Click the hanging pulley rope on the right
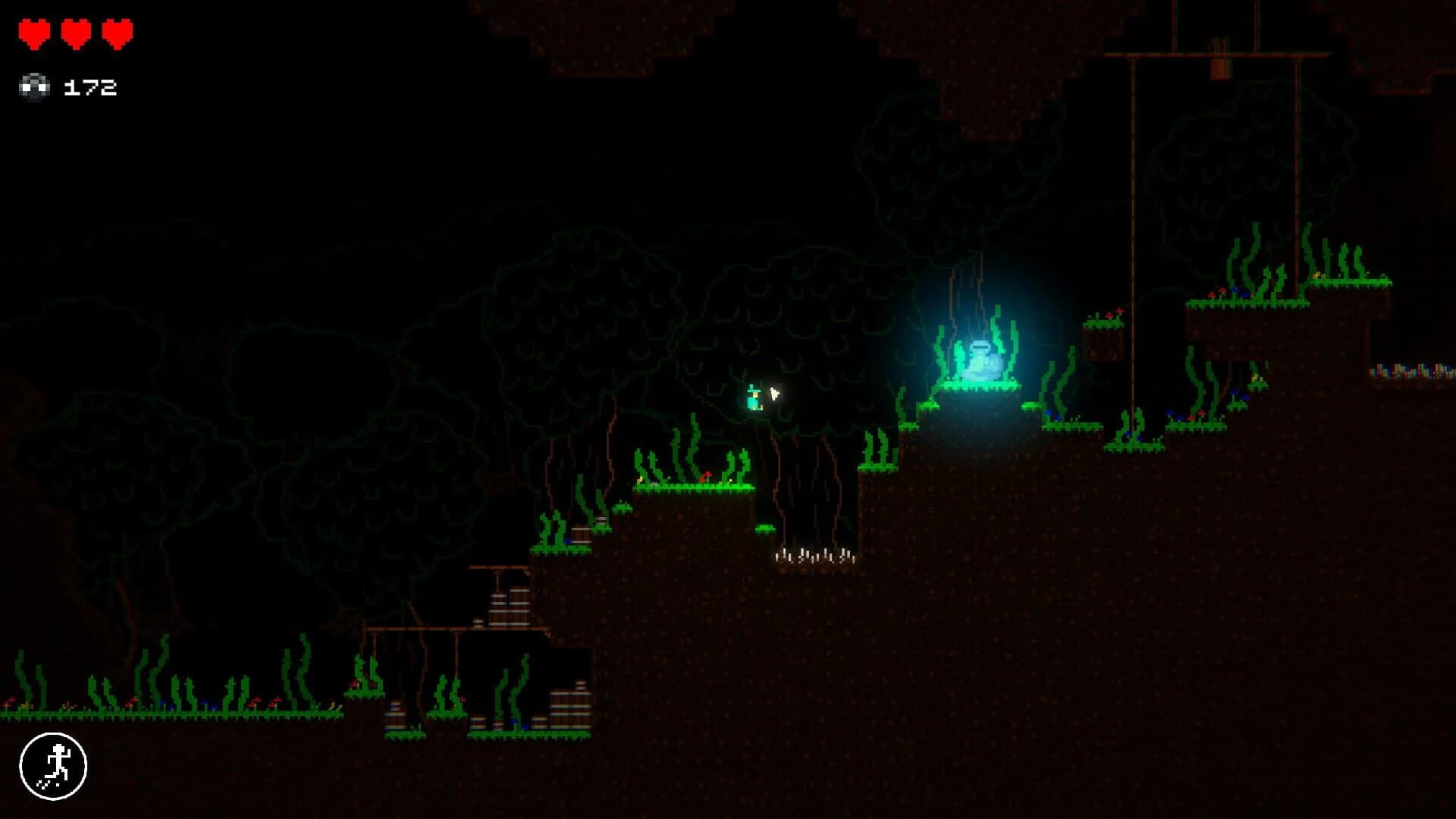Image resolution: width=1456 pixels, height=819 pixels. point(1133,227)
